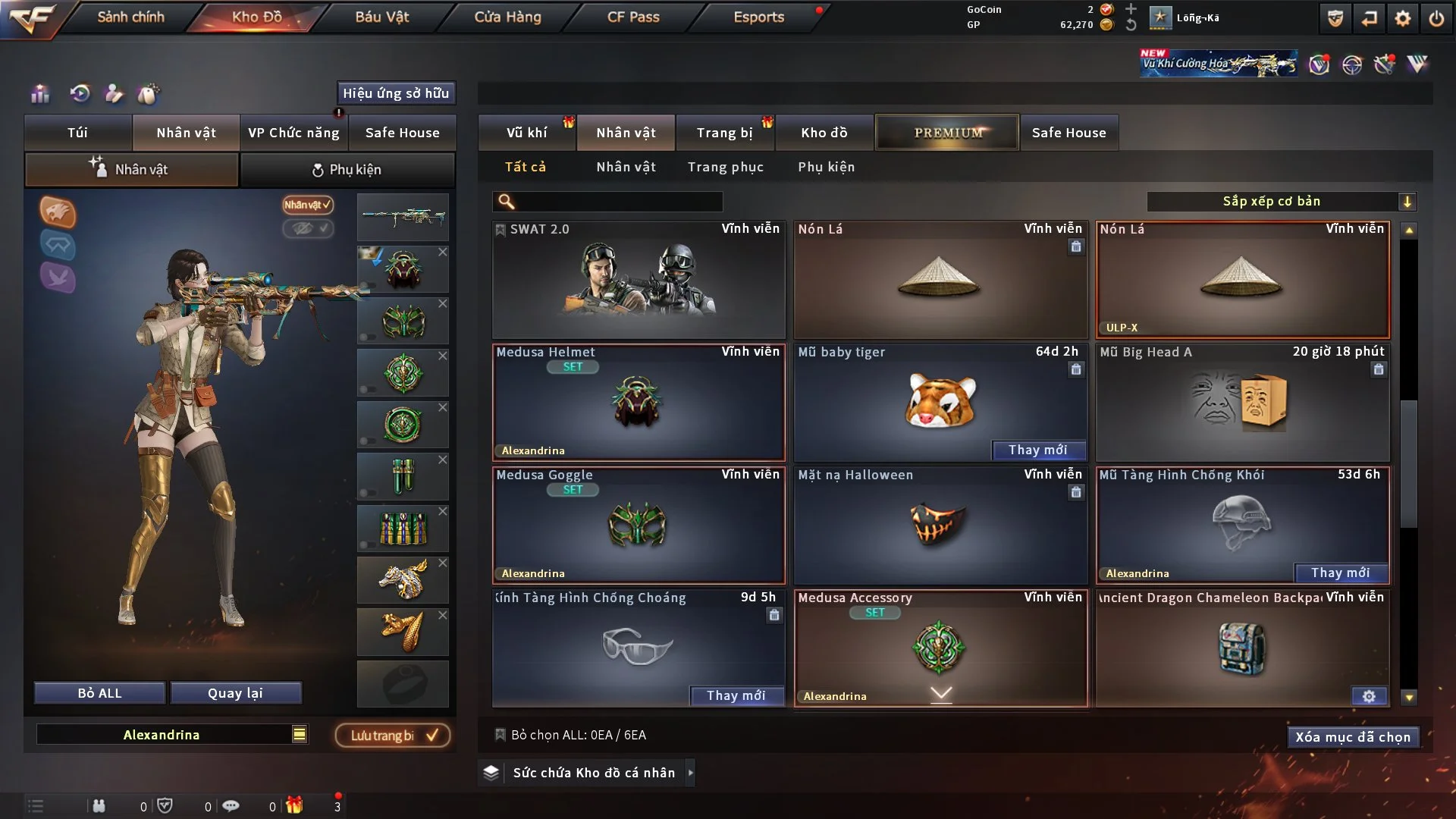Open the Esports menu
The height and width of the screenshot is (819, 1456).
point(758,17)
